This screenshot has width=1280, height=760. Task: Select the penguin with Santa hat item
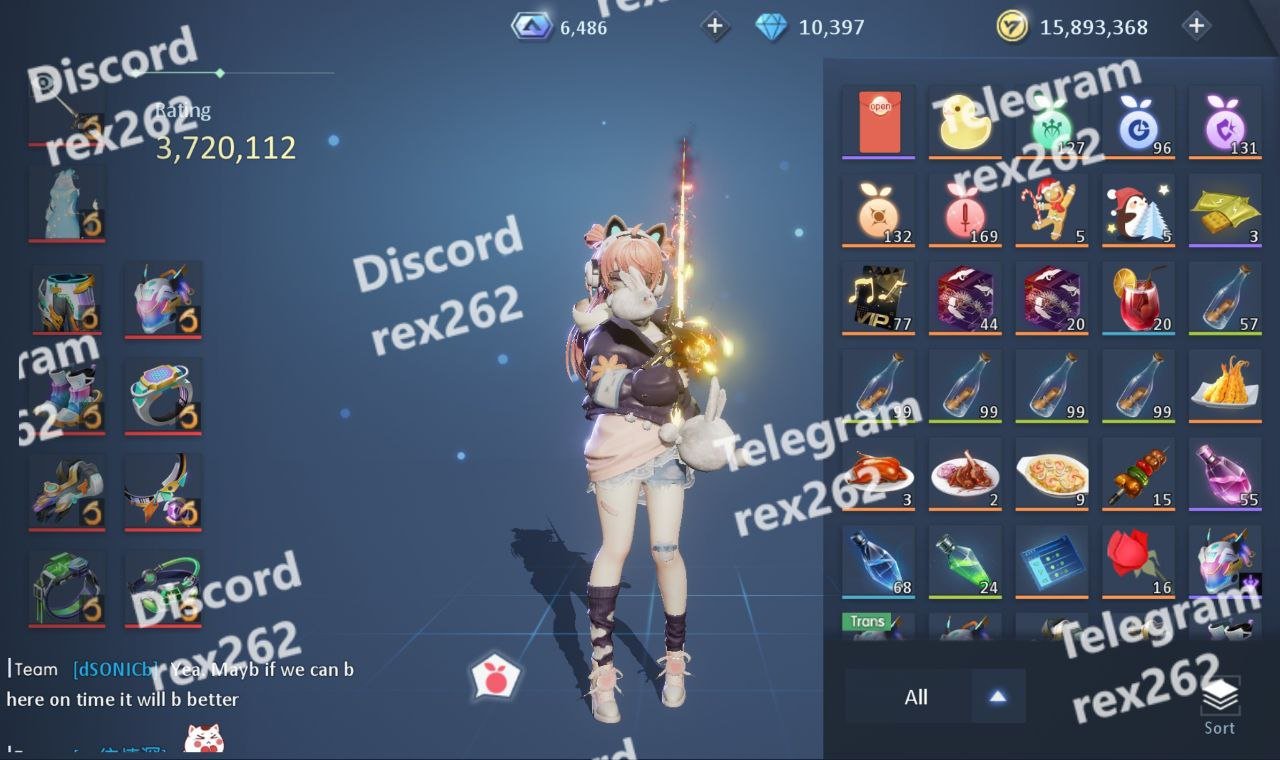click(x=1138, y=210)
